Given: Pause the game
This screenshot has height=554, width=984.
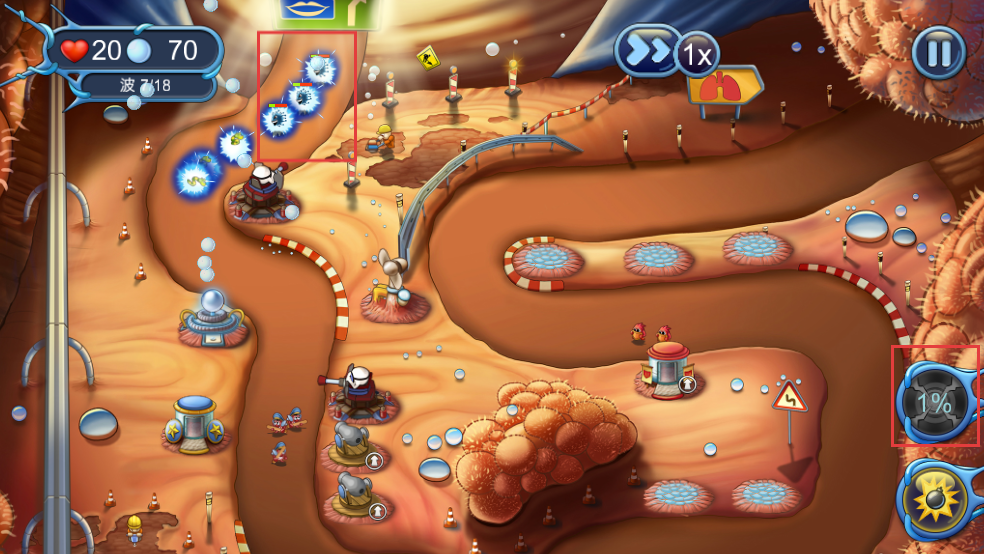Looking at the screenshot, I should coord(938,52).
